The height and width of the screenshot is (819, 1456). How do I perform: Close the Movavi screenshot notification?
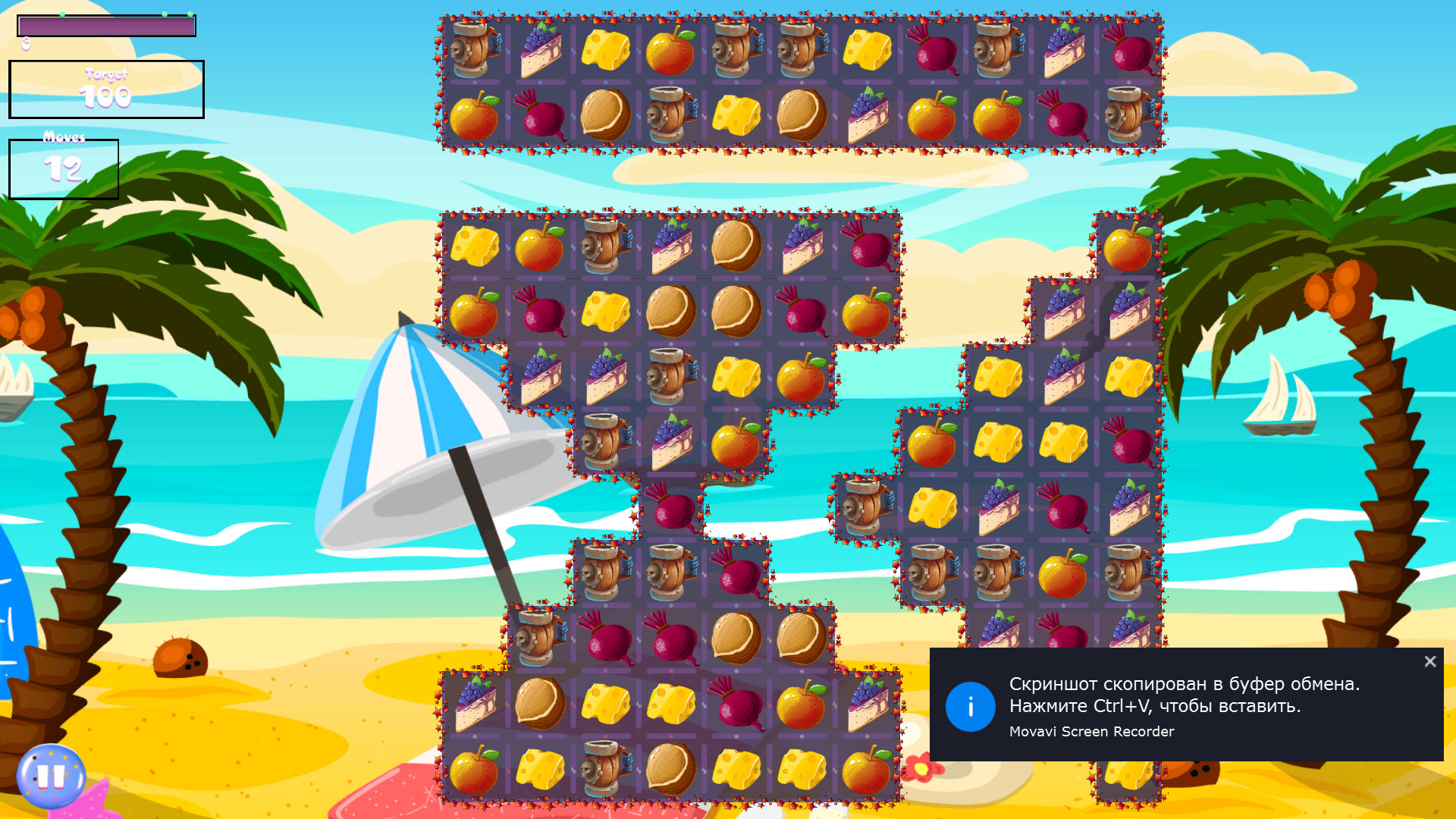1429,662
